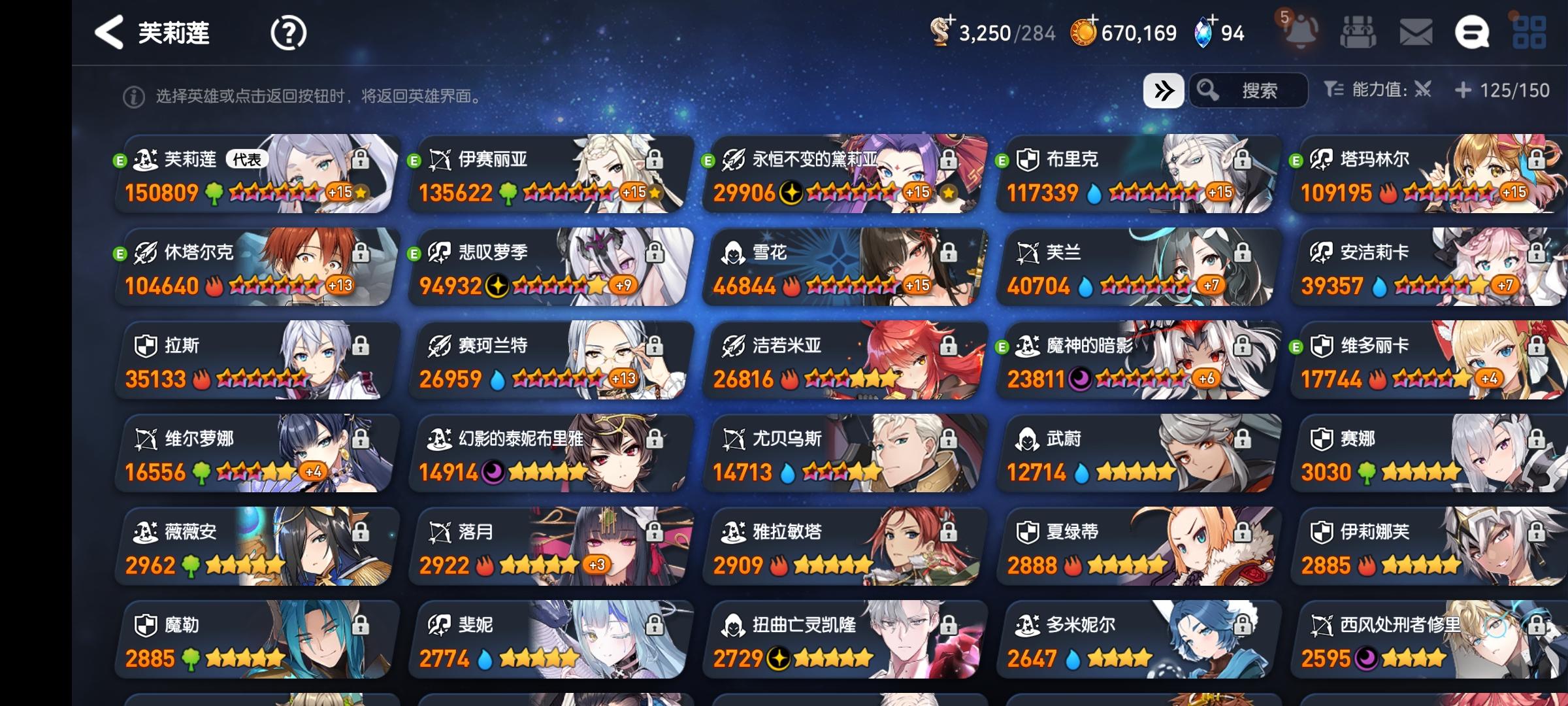Toggle the lock on 布里克's card
This screenshot has width=1568, height=706.
[x=1242, y=159]
